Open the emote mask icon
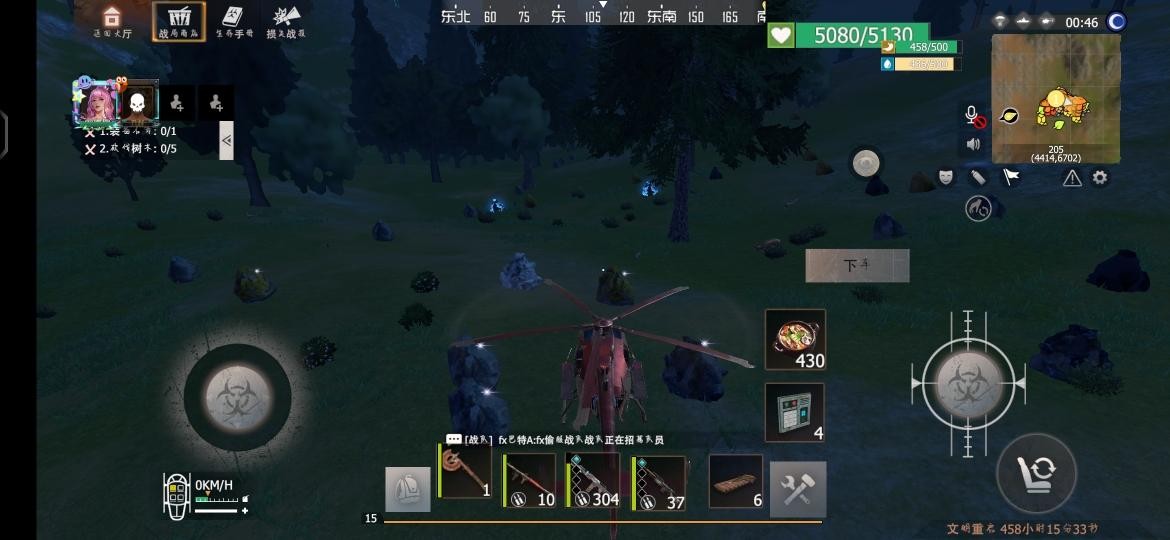 pyautogui.click(x=945, y=178)
